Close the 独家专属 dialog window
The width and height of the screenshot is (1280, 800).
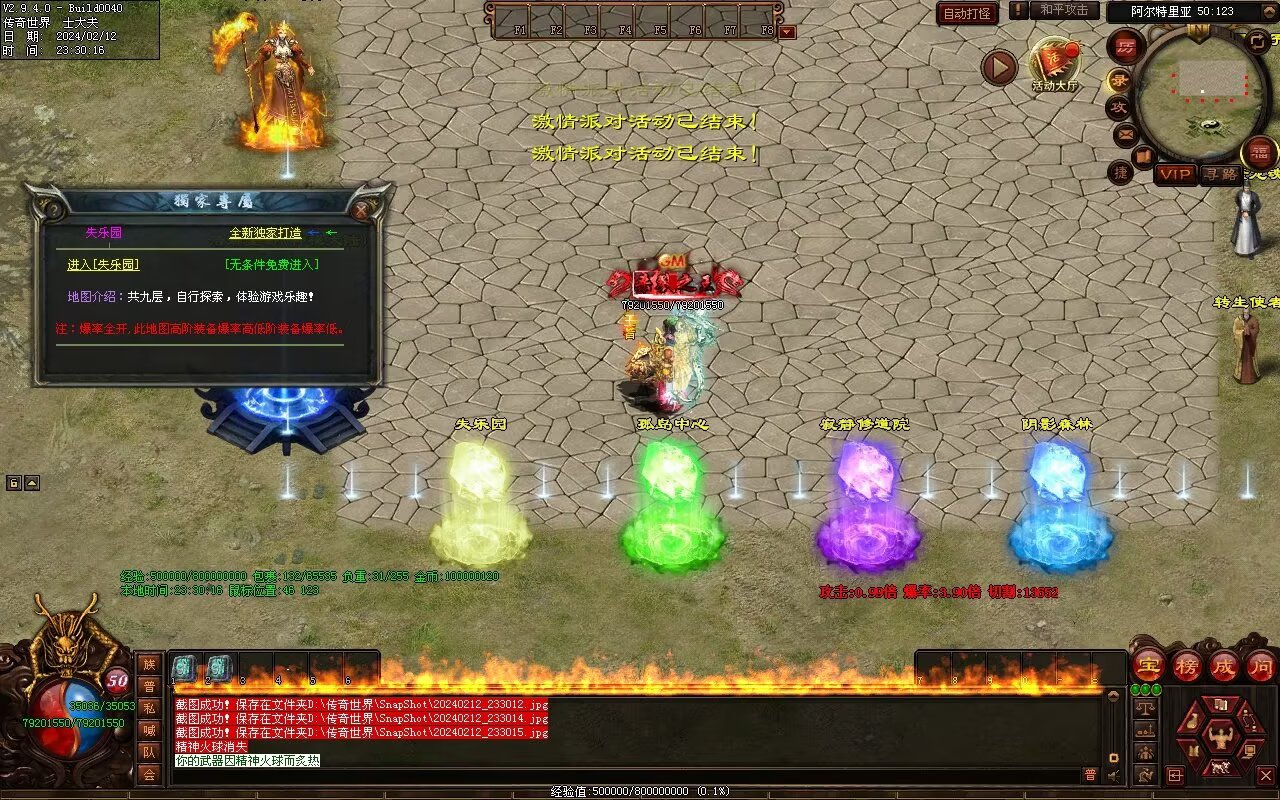click(x=361, y=210)
